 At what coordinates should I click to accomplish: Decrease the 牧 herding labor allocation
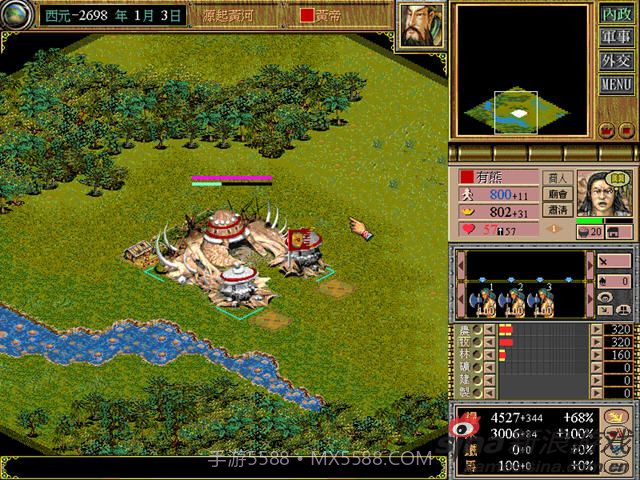coord(490,342)
